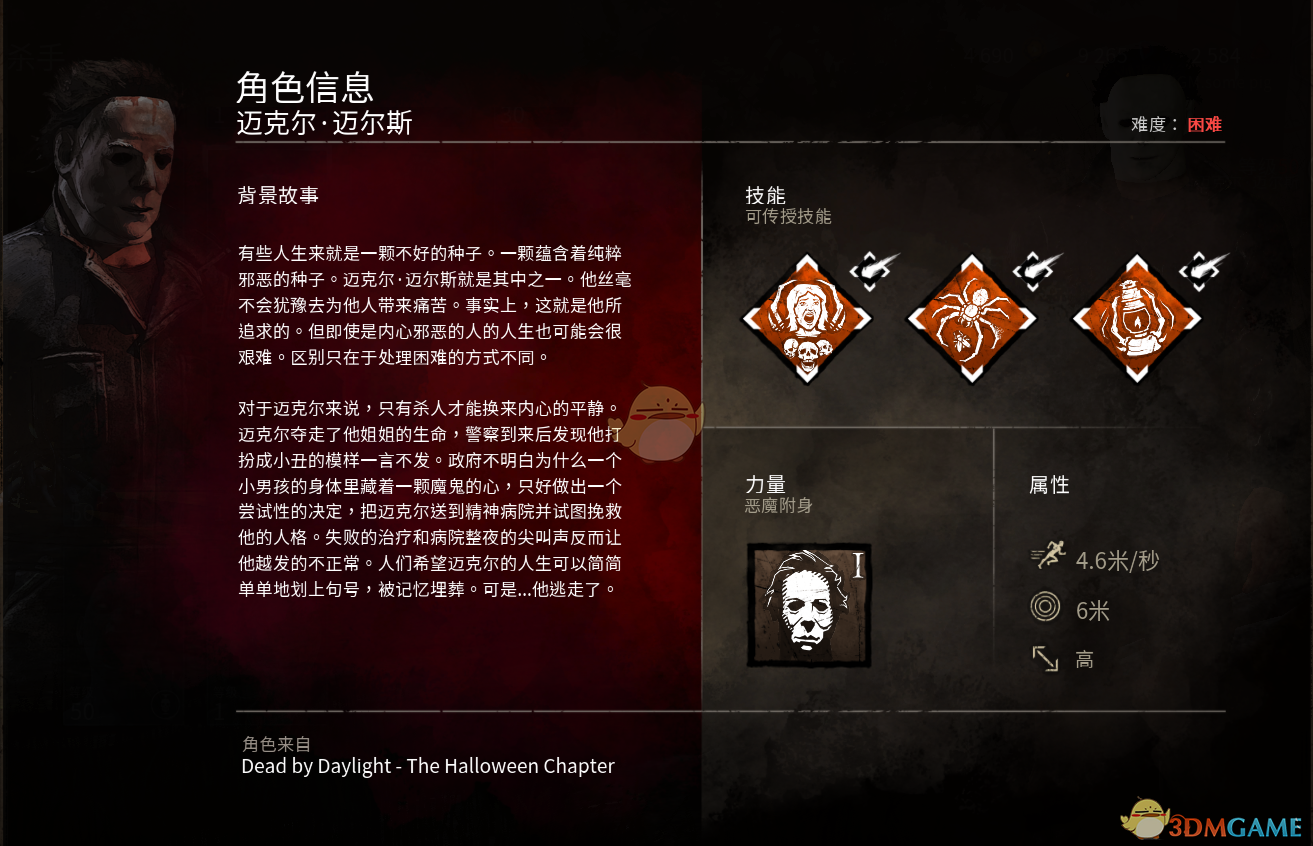Click the diagonal-arrows height attribute icon
Viewport: 1313px width, 846px height.
coord(1045,658)
